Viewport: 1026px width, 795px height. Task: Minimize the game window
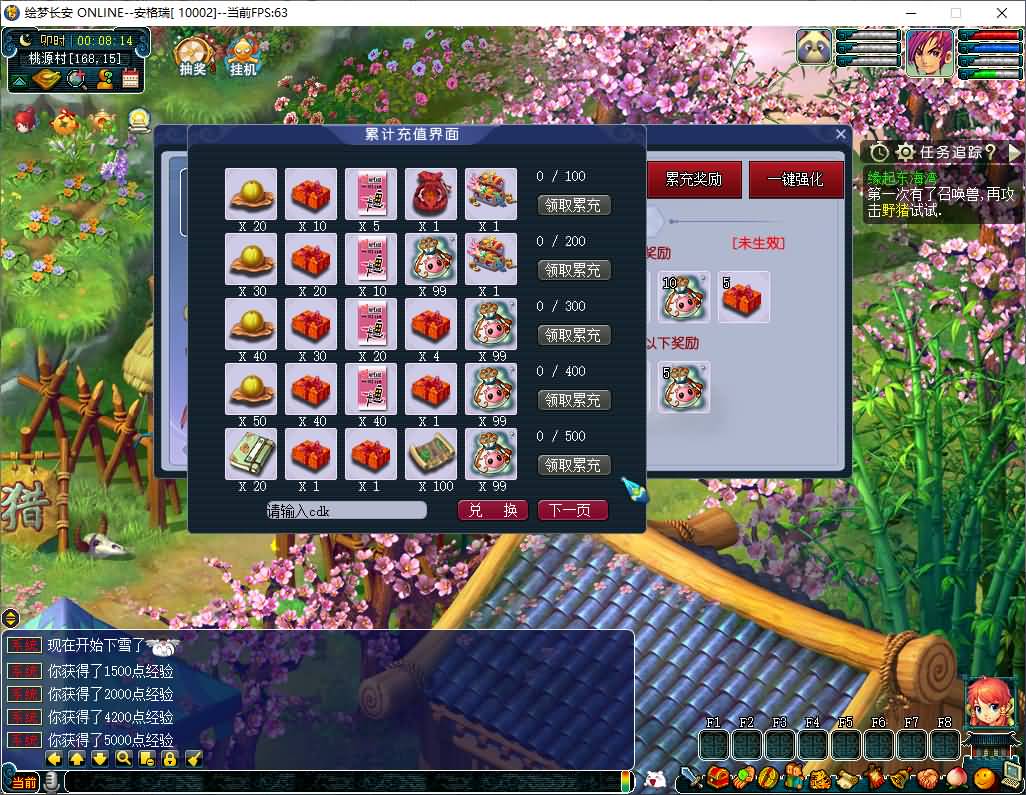(x=909, y=13)
